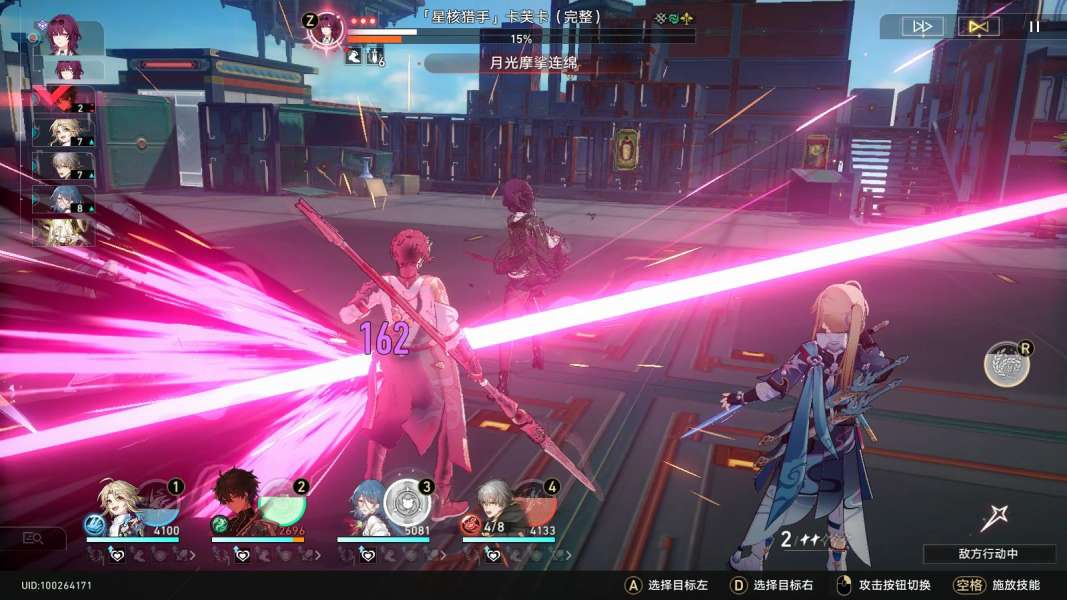This screenshot has height=600, width=1067.
Task: Activate the blonde character's blue ultimate icon
Action: (x=93, y=524)
